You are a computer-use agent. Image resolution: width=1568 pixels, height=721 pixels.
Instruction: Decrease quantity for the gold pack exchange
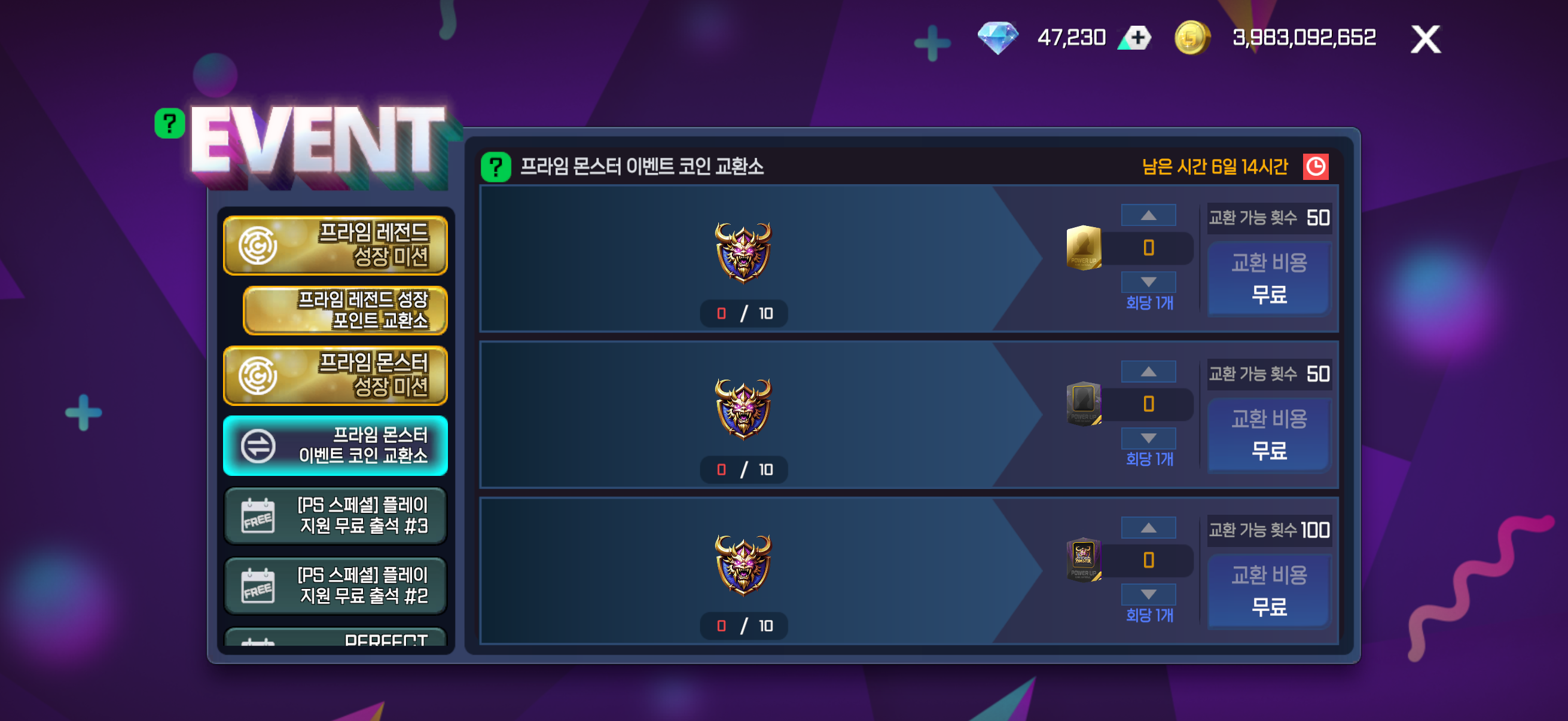click(x=1148, y=282)
